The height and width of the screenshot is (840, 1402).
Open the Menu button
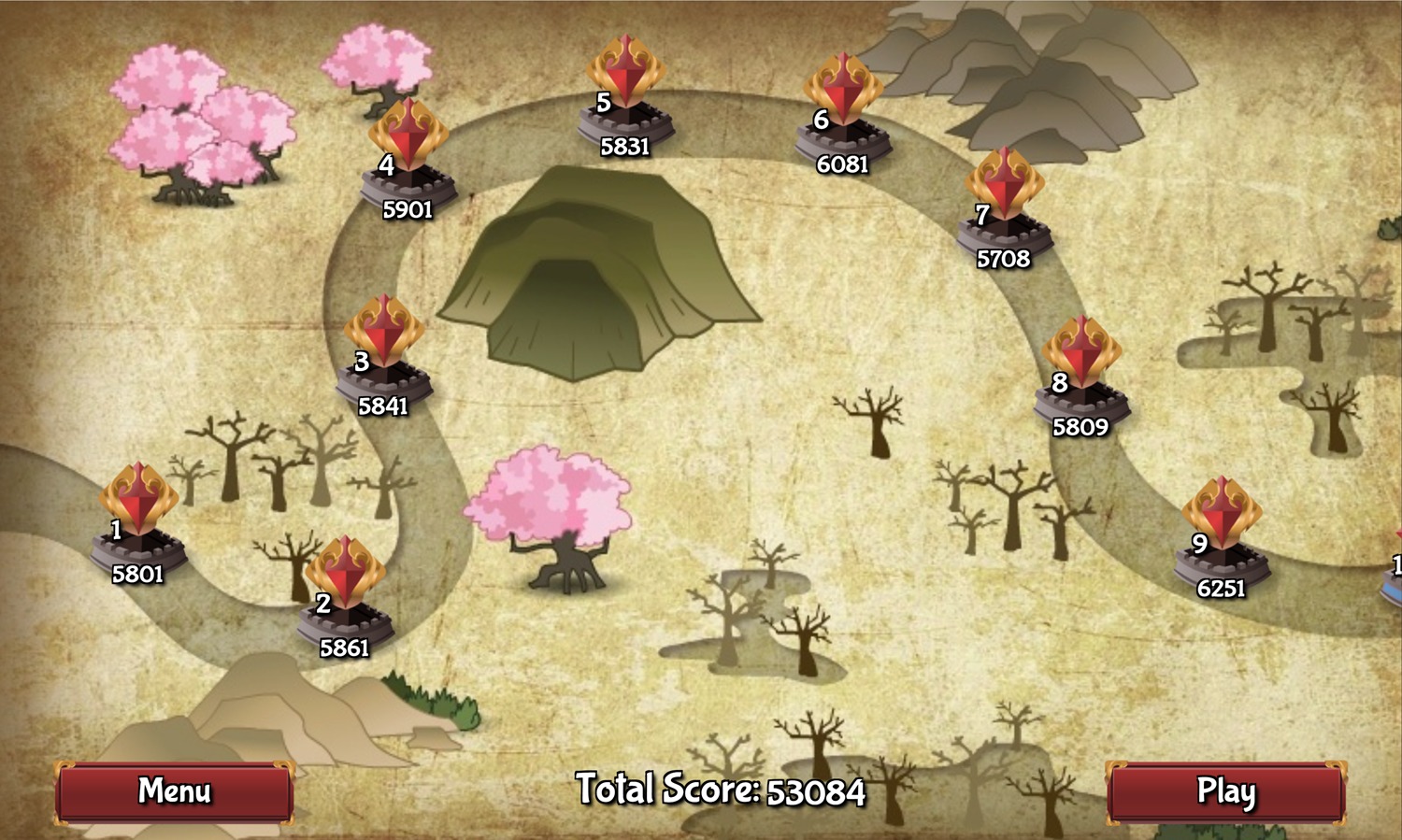click(x=174, y=791)
